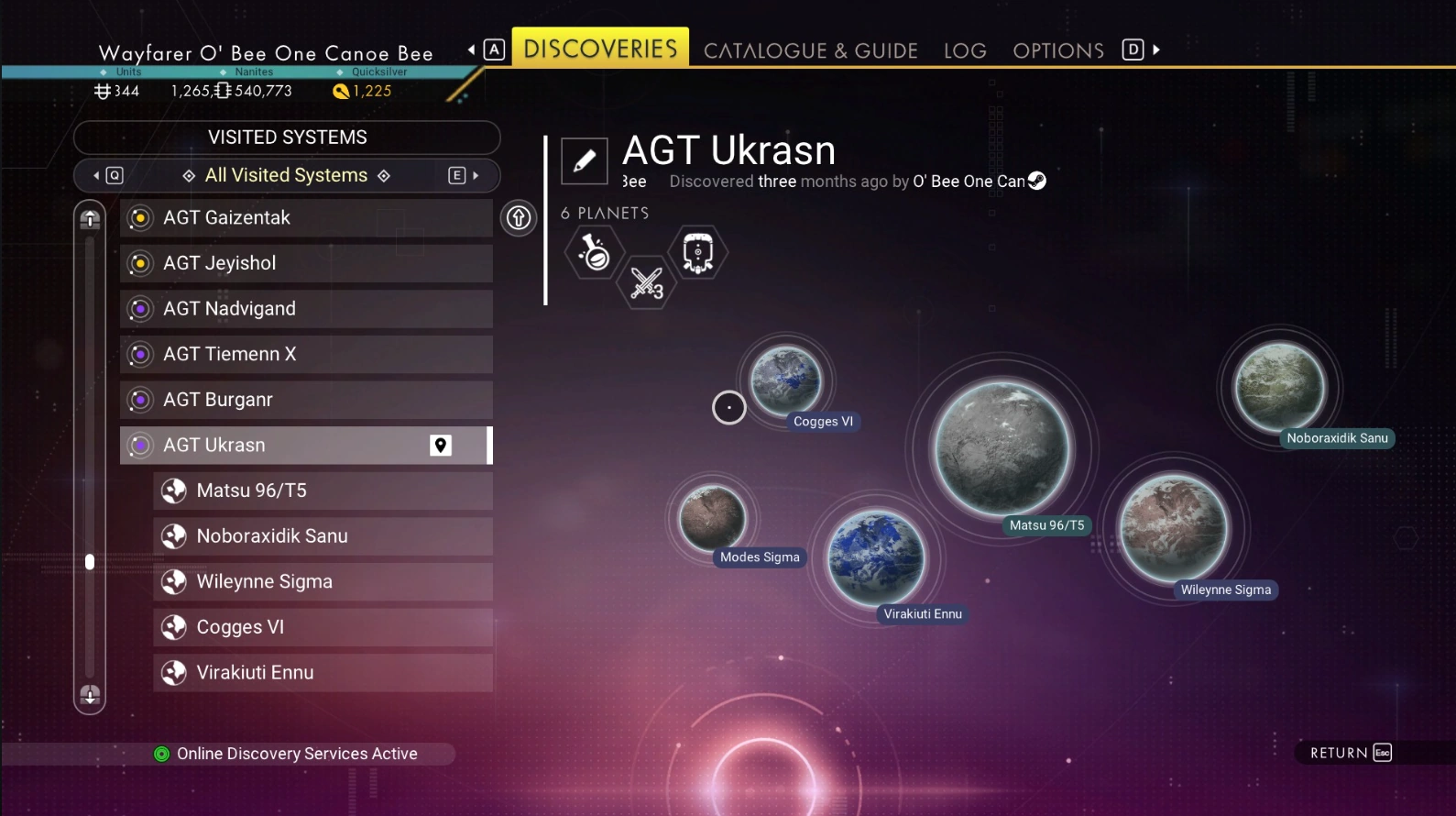This screenshot has height=816, width=1456.
Task: Choose the AGT Jeyishol system entry
Action: [x=305, y=263]
